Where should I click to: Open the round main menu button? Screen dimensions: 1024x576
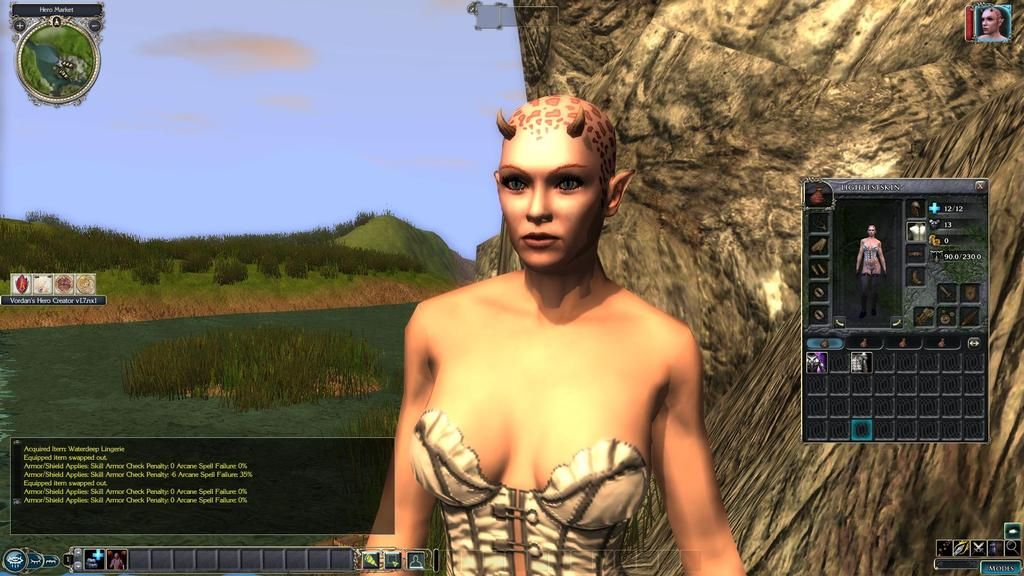pos(13,560)
